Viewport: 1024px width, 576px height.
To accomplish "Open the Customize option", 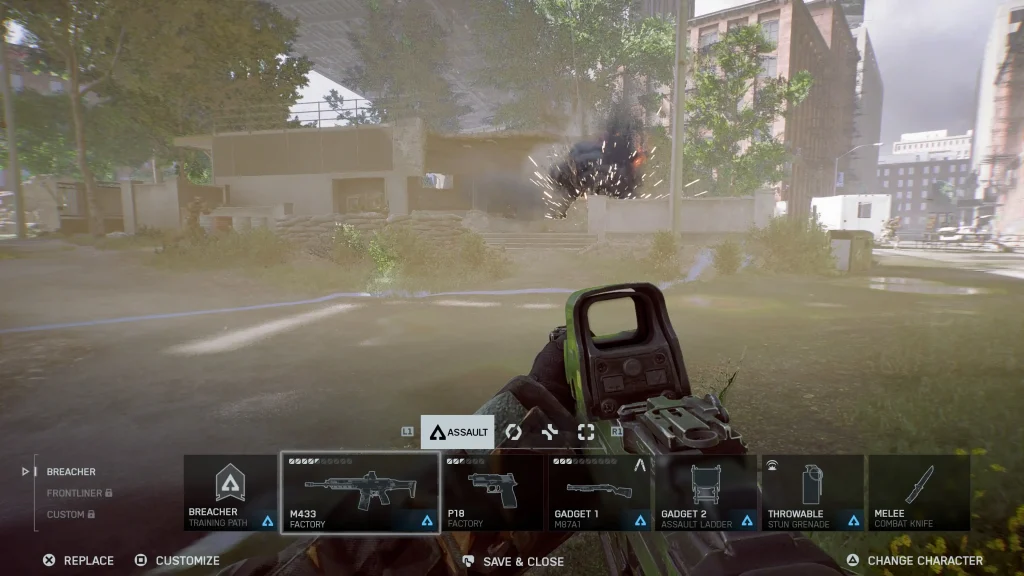I will pyautogui.click(x=177, y=561).
